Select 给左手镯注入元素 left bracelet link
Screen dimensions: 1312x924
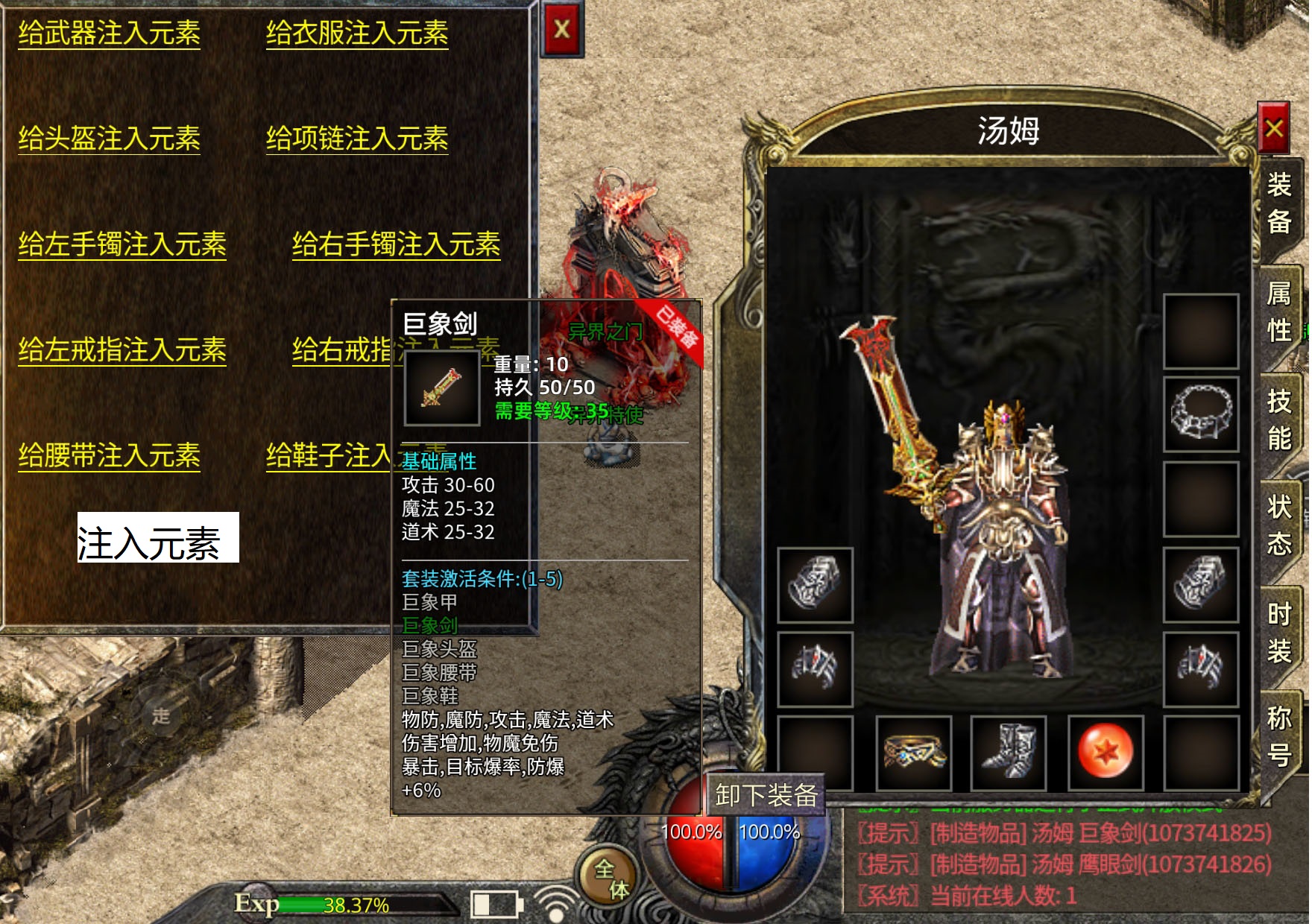[x=122, y=244]
